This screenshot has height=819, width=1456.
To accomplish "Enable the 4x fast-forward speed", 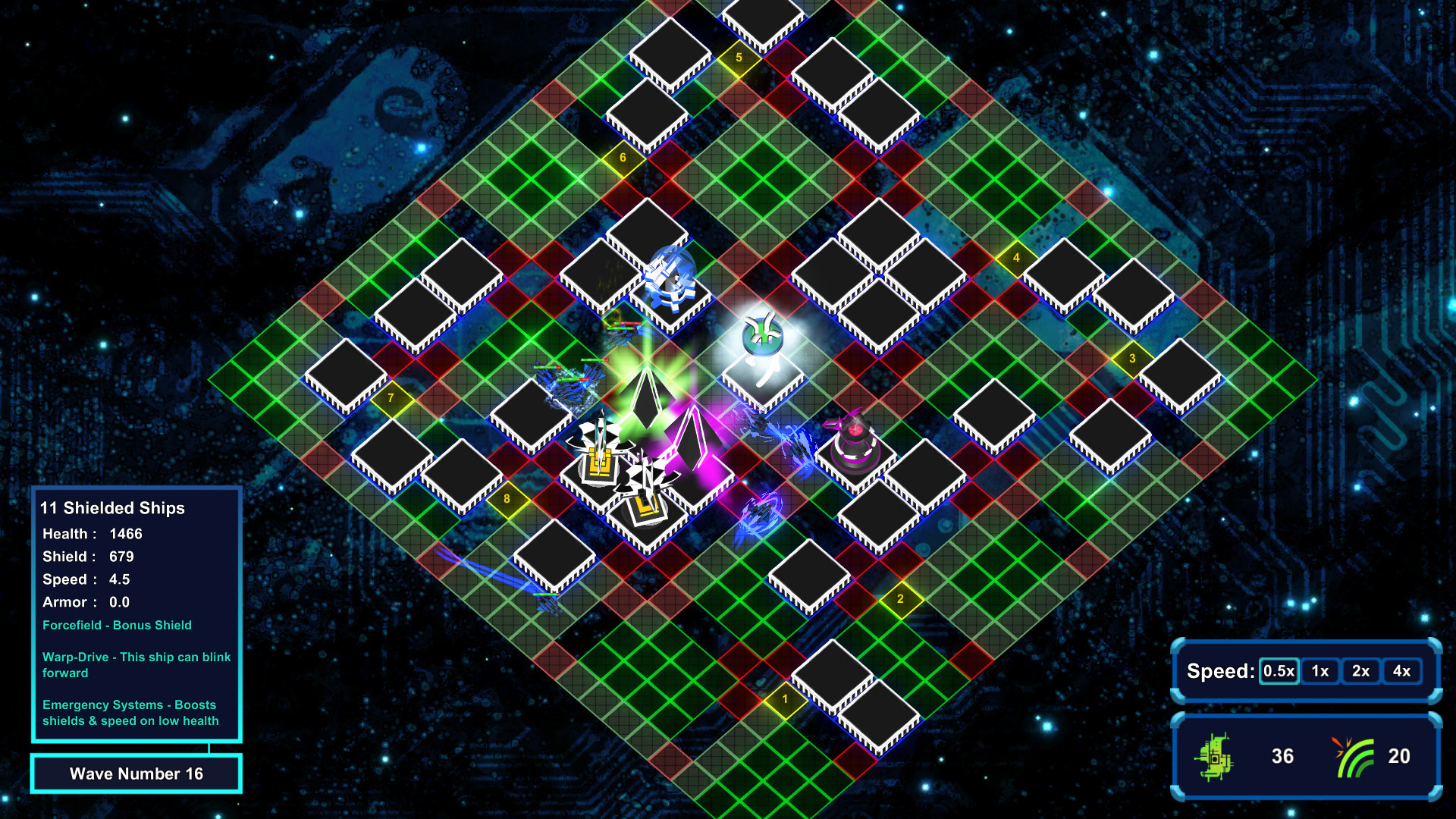I will tap(1401, 671).
